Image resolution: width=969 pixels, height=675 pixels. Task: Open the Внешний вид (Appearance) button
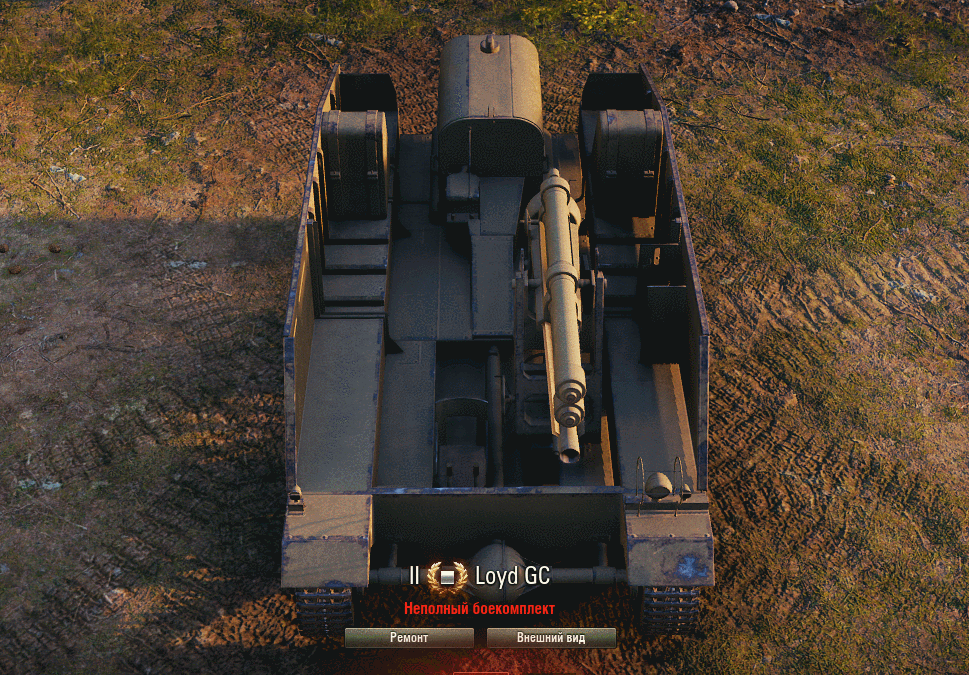coord(551,638)
